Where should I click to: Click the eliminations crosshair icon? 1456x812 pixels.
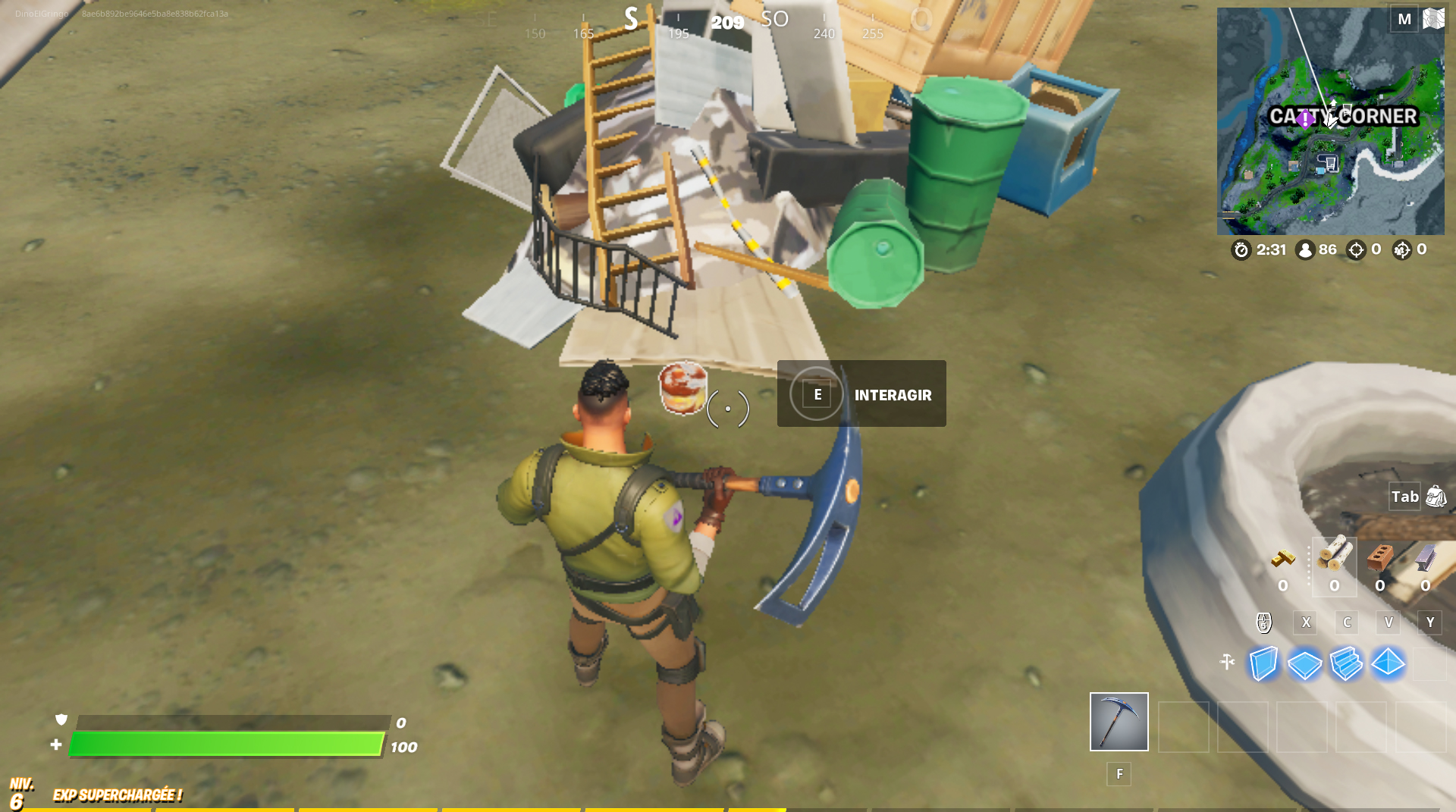pyautogui.click(x=1355, y=249)
